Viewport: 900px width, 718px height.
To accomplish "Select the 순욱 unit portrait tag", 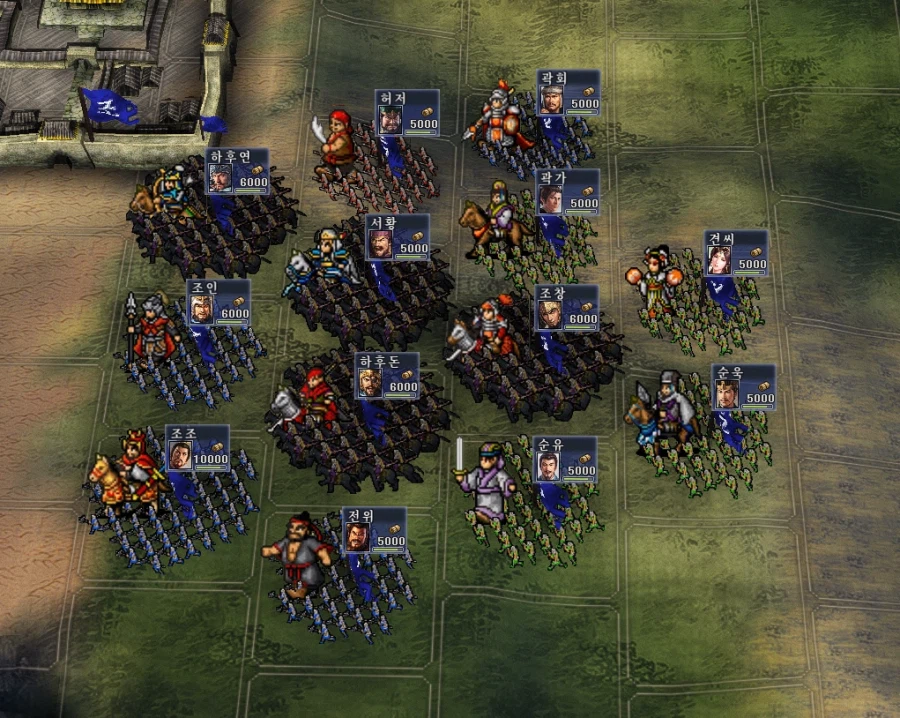I will [743, 387].
